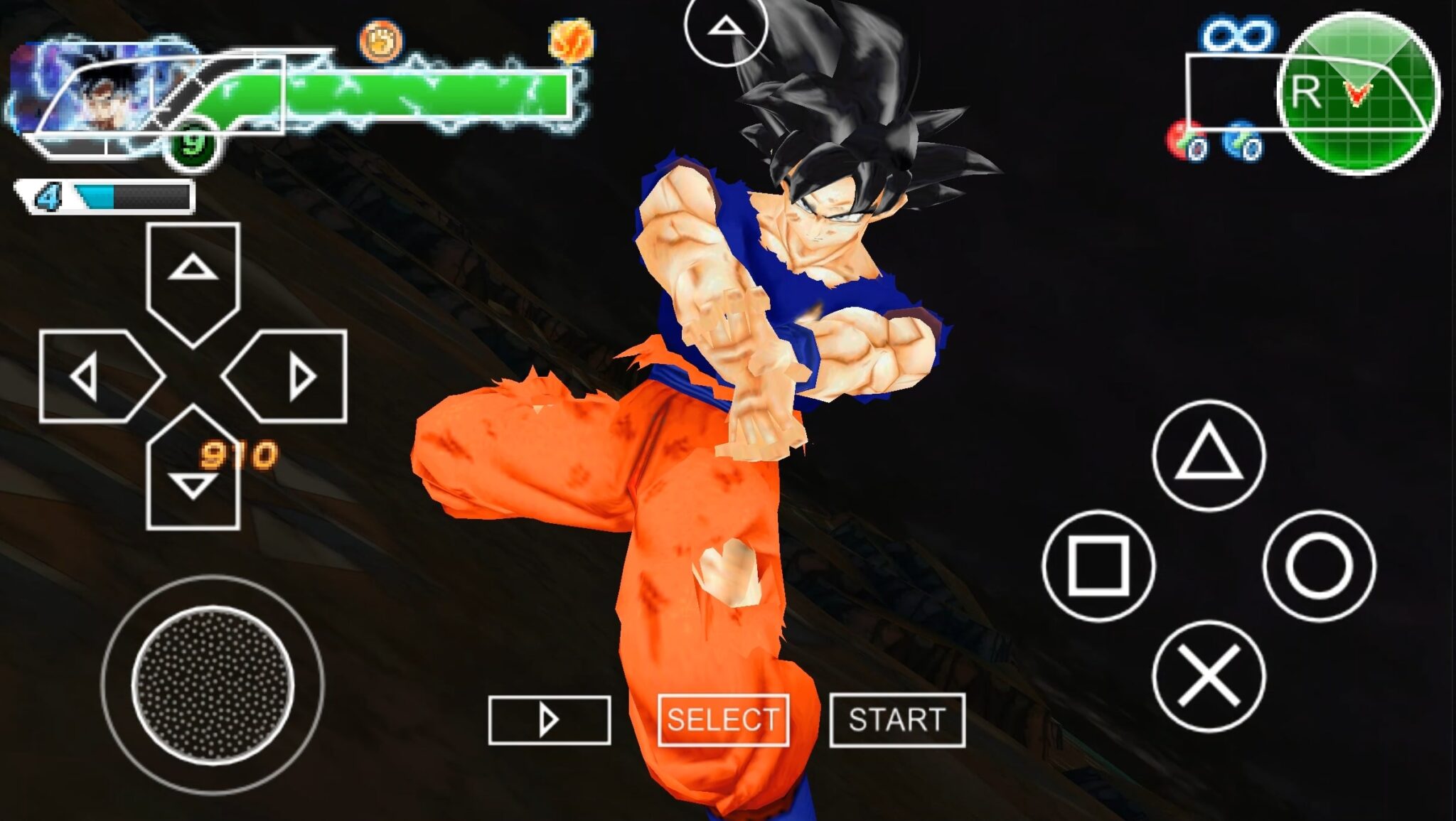Tap the on-screen Triangle button
Screen dimensions: 1456x821
click(x=1209, y=456)
